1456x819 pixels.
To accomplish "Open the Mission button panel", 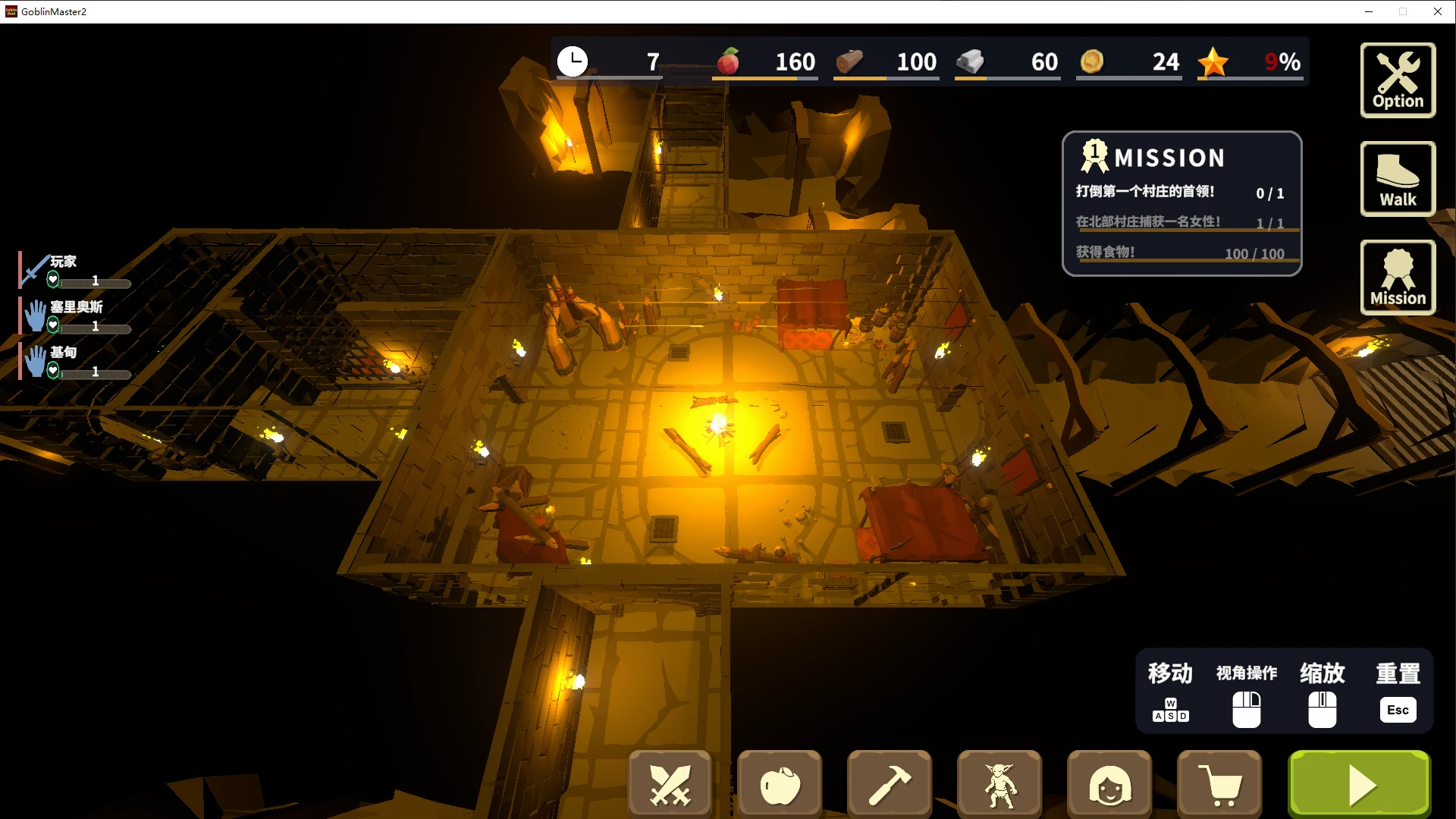I will [1398, 278].
